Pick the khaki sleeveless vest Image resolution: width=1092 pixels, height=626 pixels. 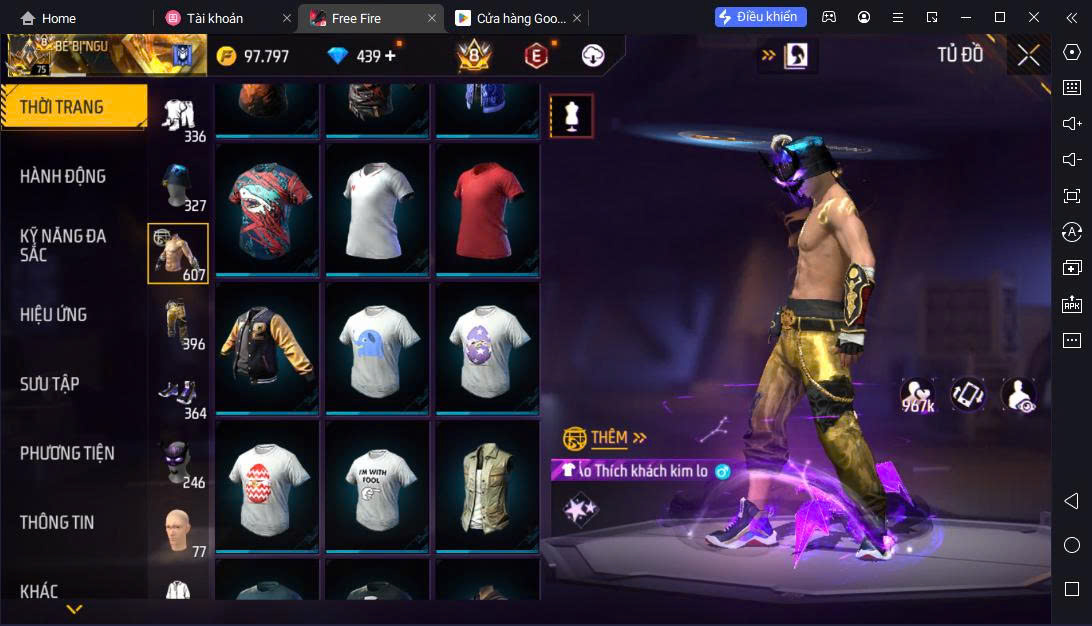[487, 485]
